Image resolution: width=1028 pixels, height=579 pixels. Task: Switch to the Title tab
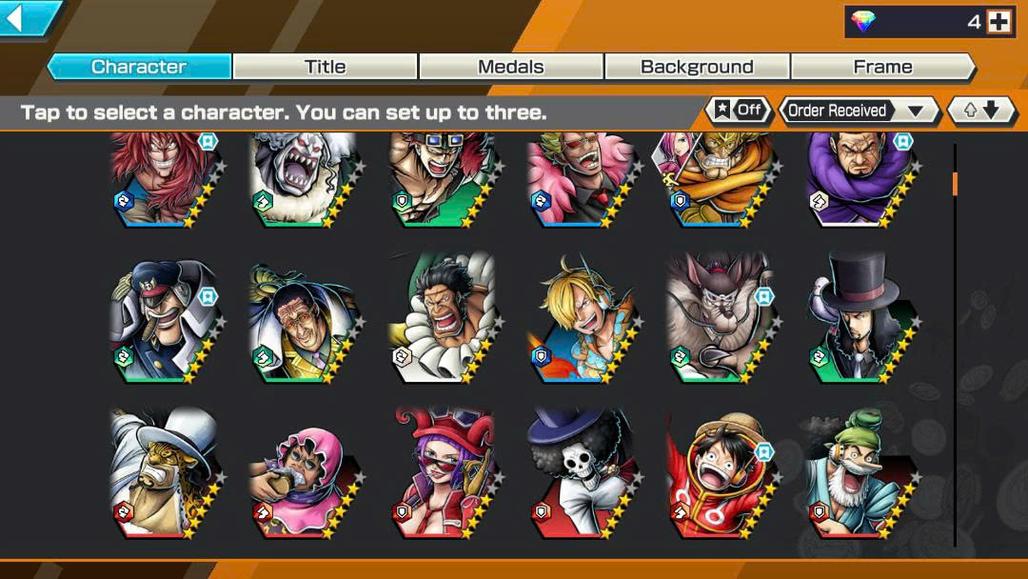click(325, 67)
